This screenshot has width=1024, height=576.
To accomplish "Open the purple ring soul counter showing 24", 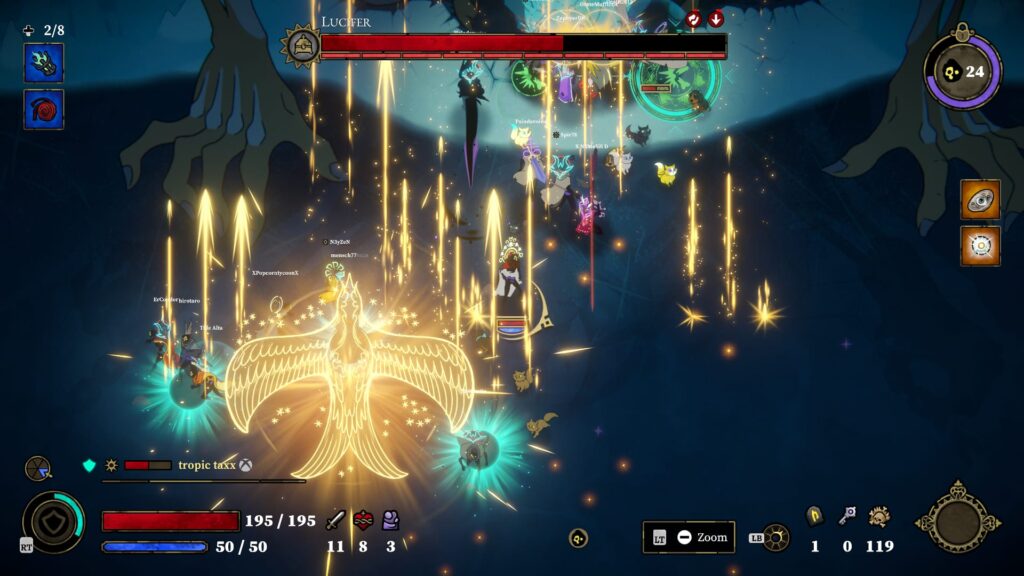I will tap(962, 71).
